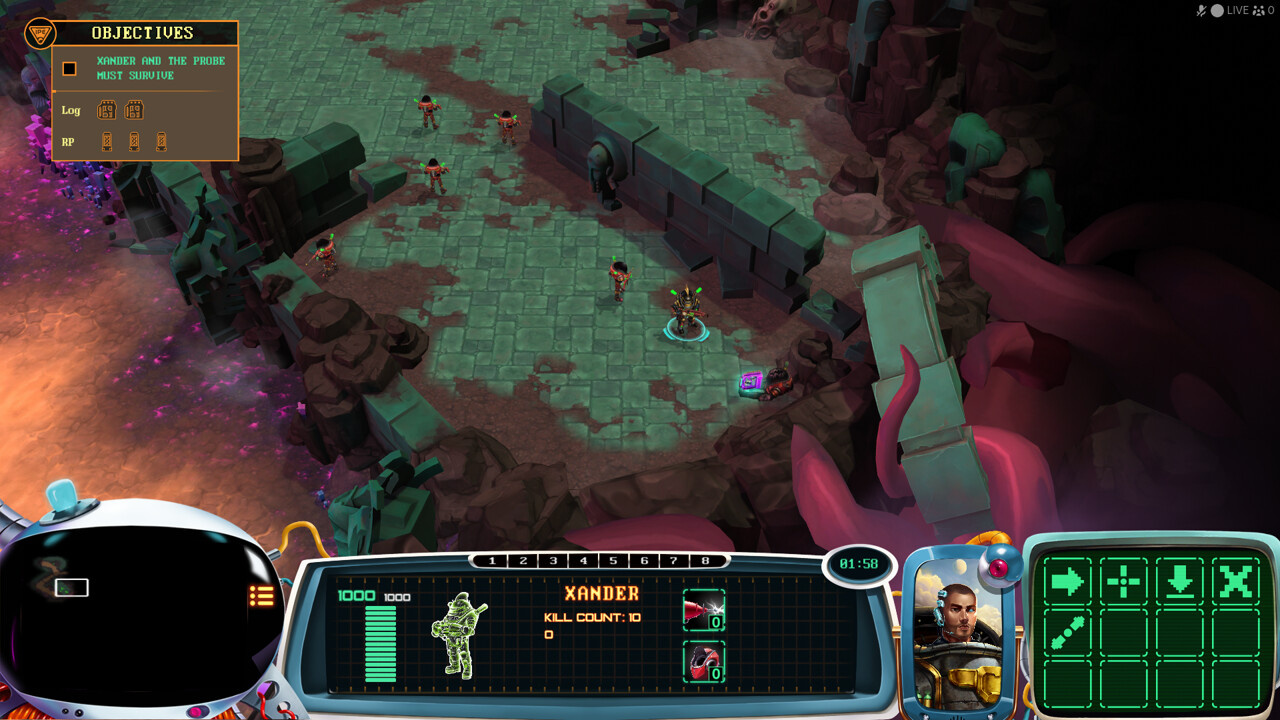The height and width of the screenshot is (720, 1280).
Task: Click Xander's hero portrait
Action: [x=958, y=630]
